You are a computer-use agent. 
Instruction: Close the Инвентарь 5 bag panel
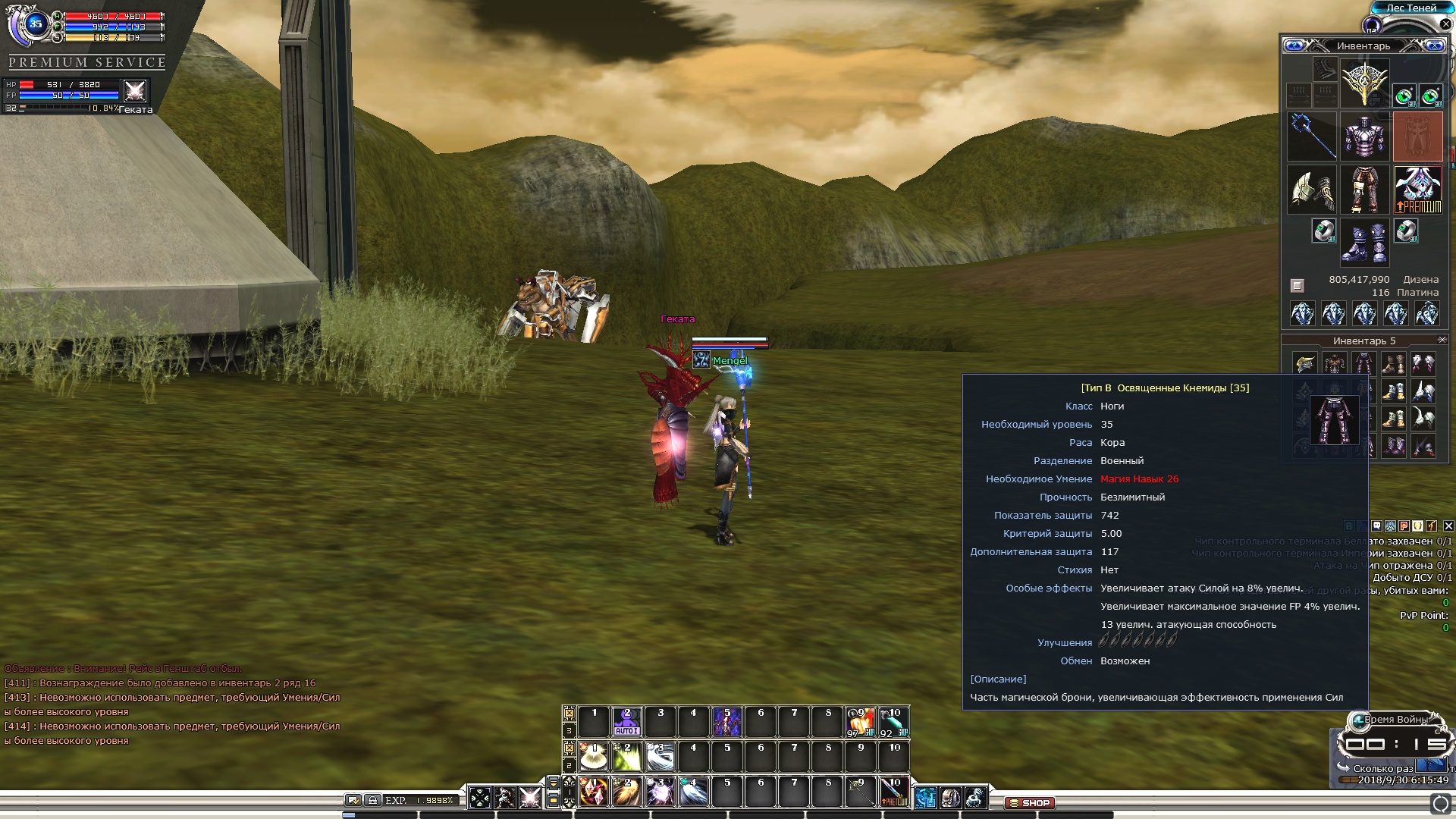[1442, 340]
